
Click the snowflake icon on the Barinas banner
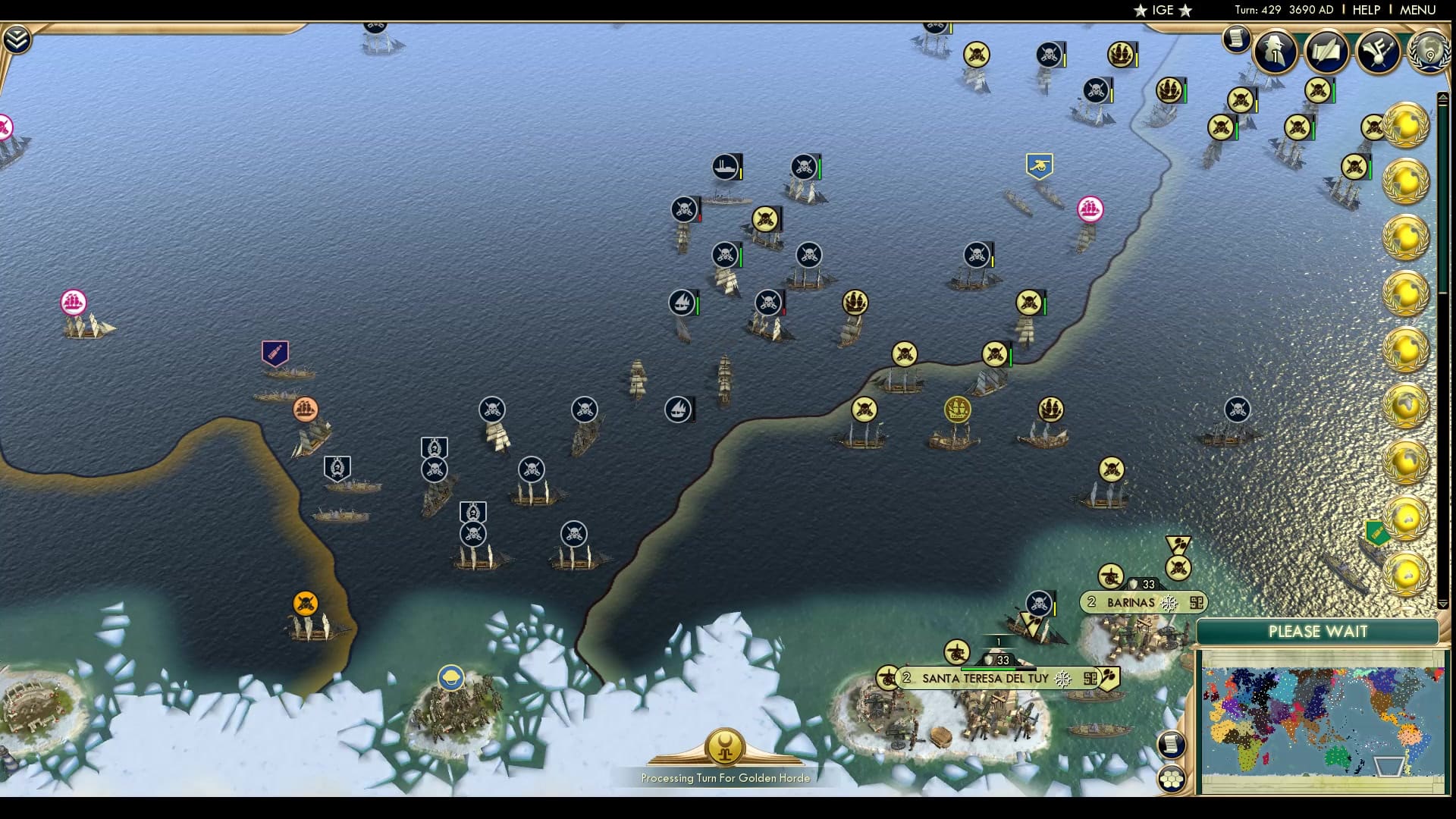coord(1170,603)
